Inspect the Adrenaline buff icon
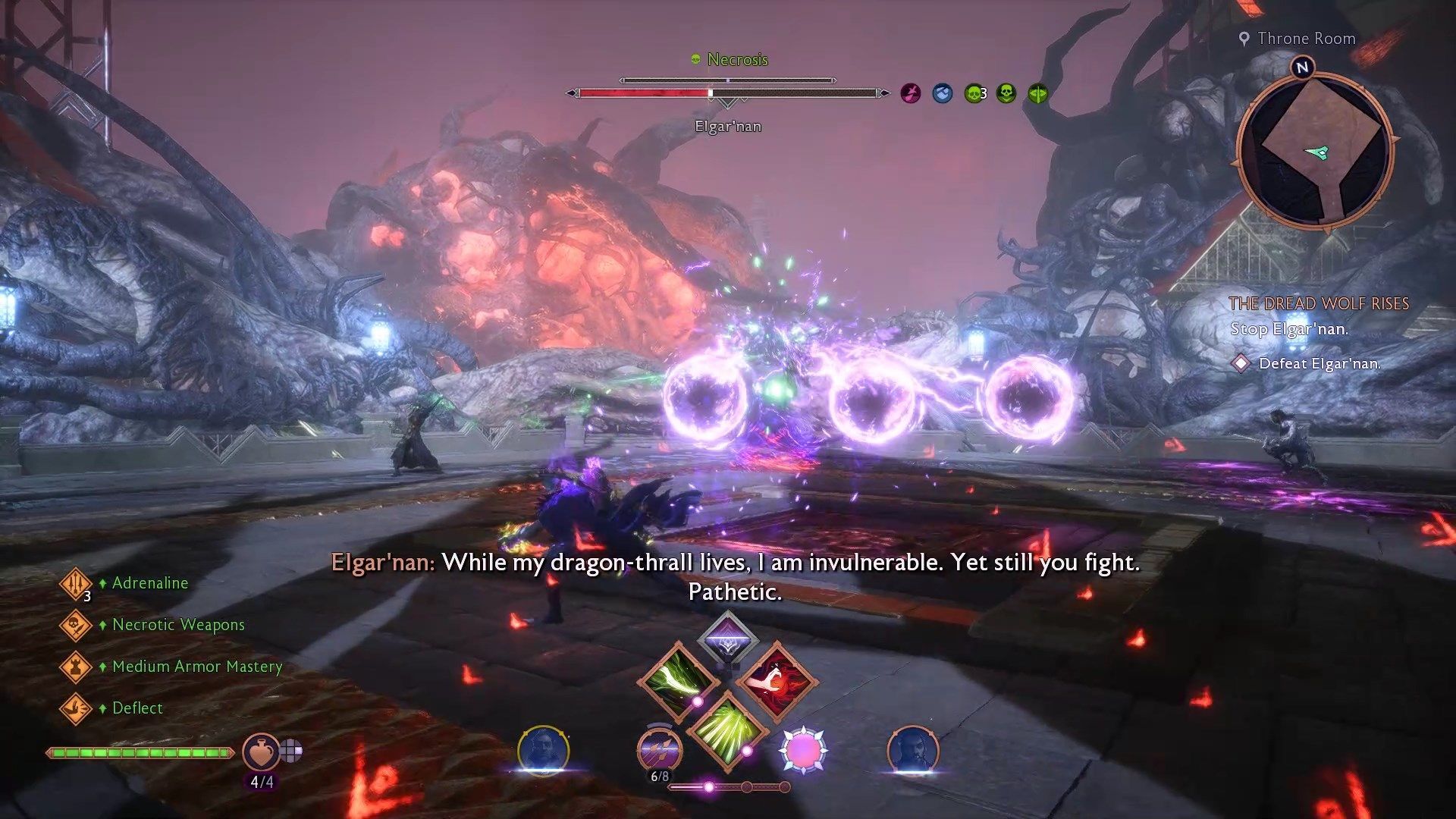 click(x=76, y=583)
